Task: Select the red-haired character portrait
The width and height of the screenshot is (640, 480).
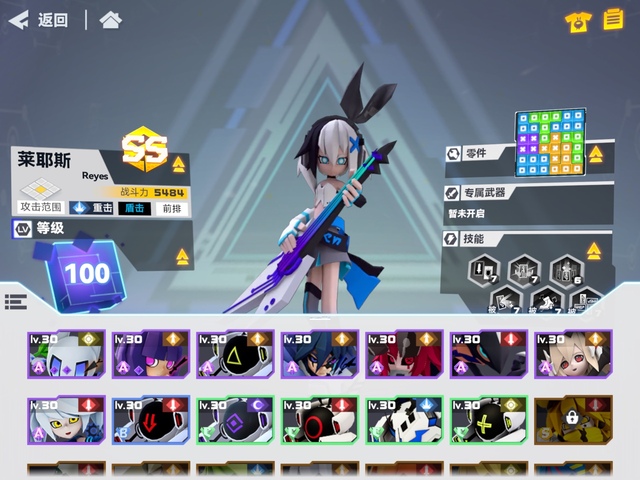Action: click(403, 354)
